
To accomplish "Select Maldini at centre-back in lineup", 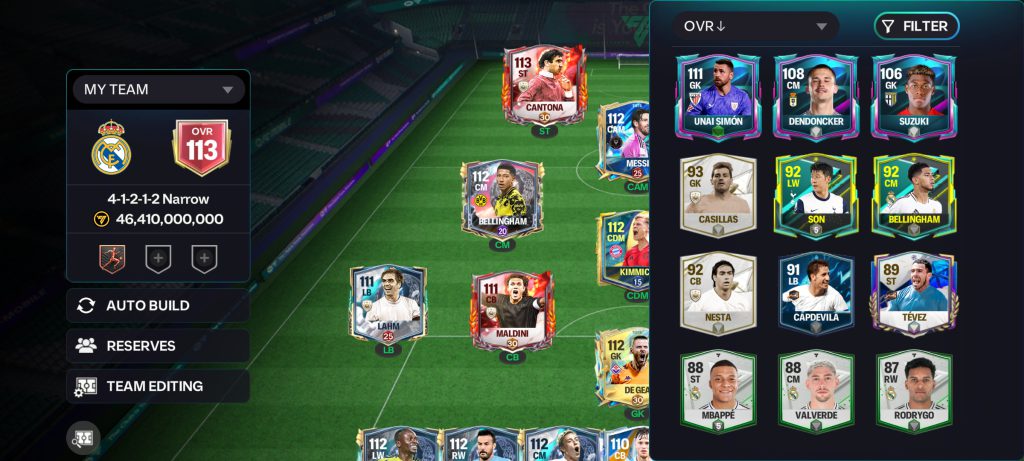I will [x=512, y=311].
